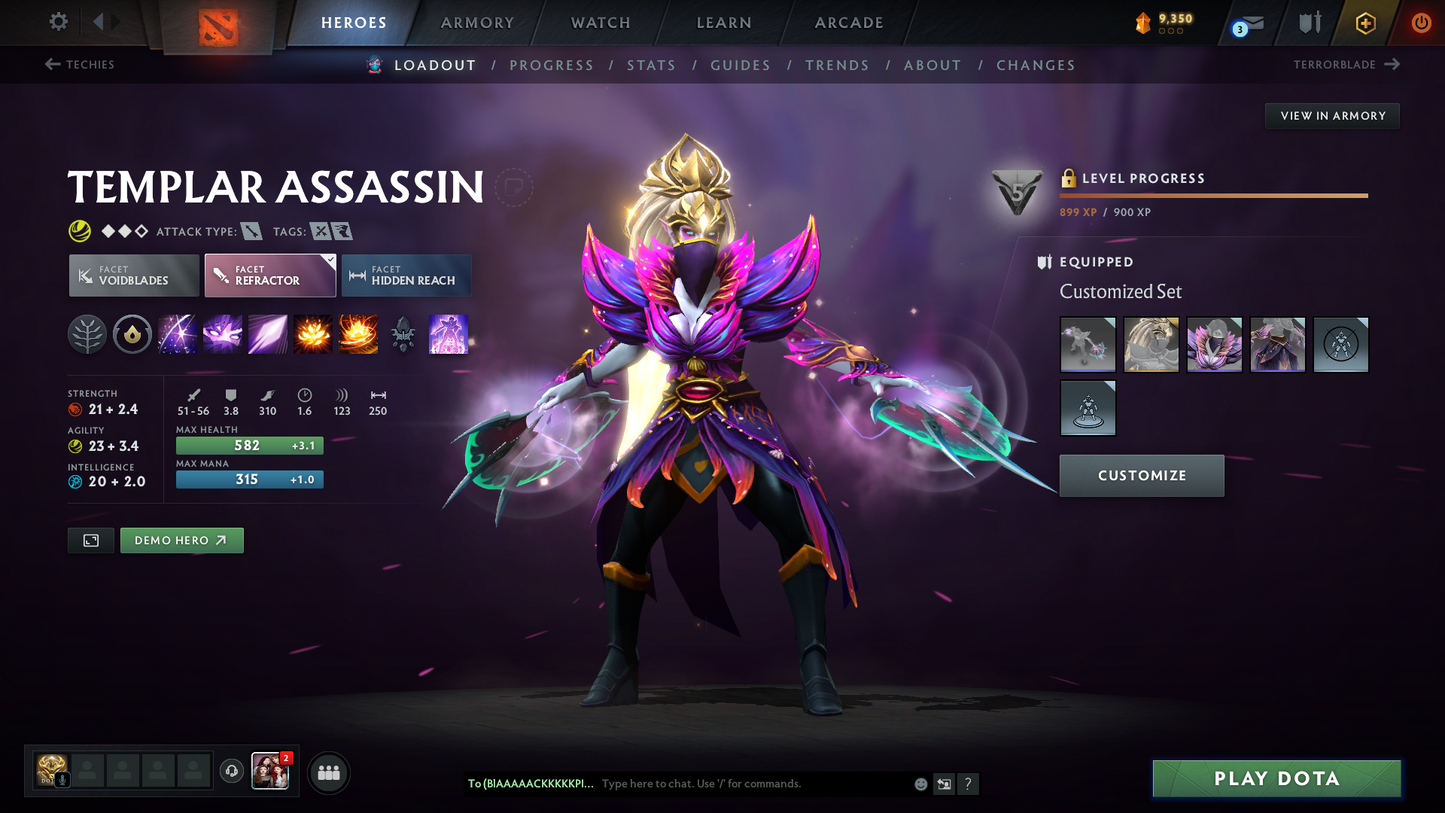Viewport: 1445px width, 813px height.
Task: Open the hero portrait rotation toggle below stats
Action: coord(90,540)
